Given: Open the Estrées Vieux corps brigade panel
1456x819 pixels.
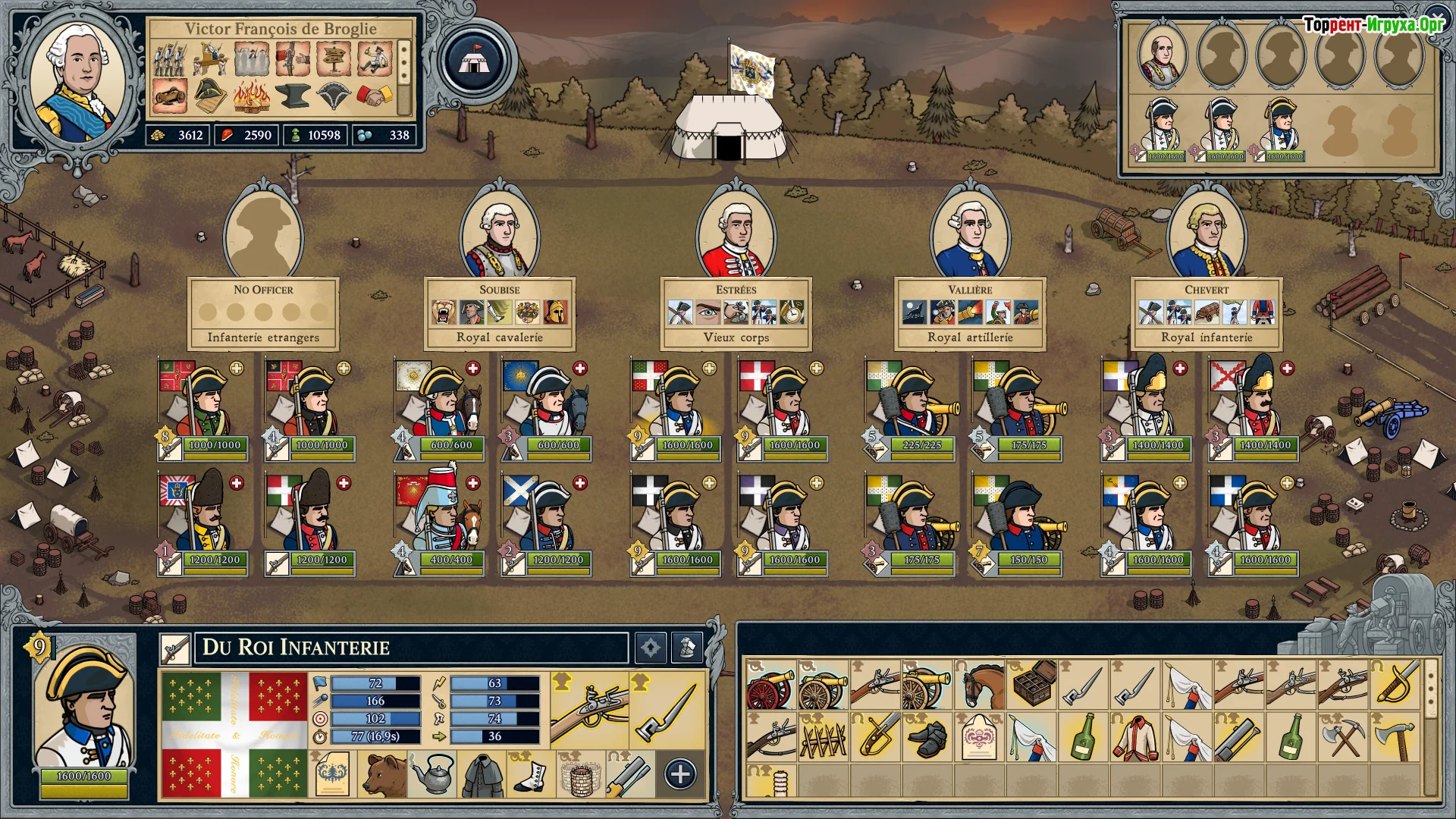Looking at the screenshot, I should [x=736, y=312].
